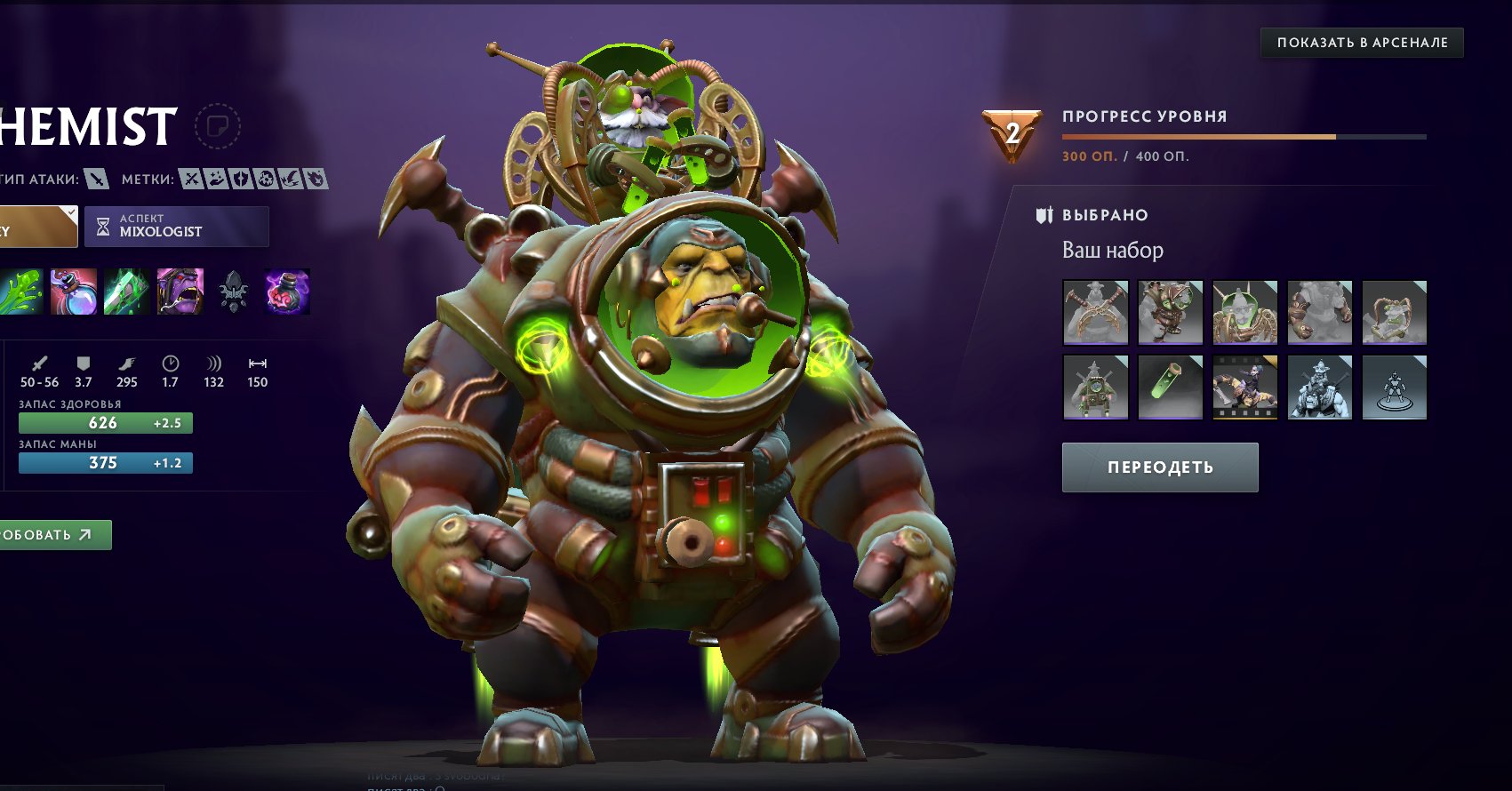Viewport: 1512px width, 791px height.
Task: Click the Переодеть change outfit button
Action: (1160, 467)
